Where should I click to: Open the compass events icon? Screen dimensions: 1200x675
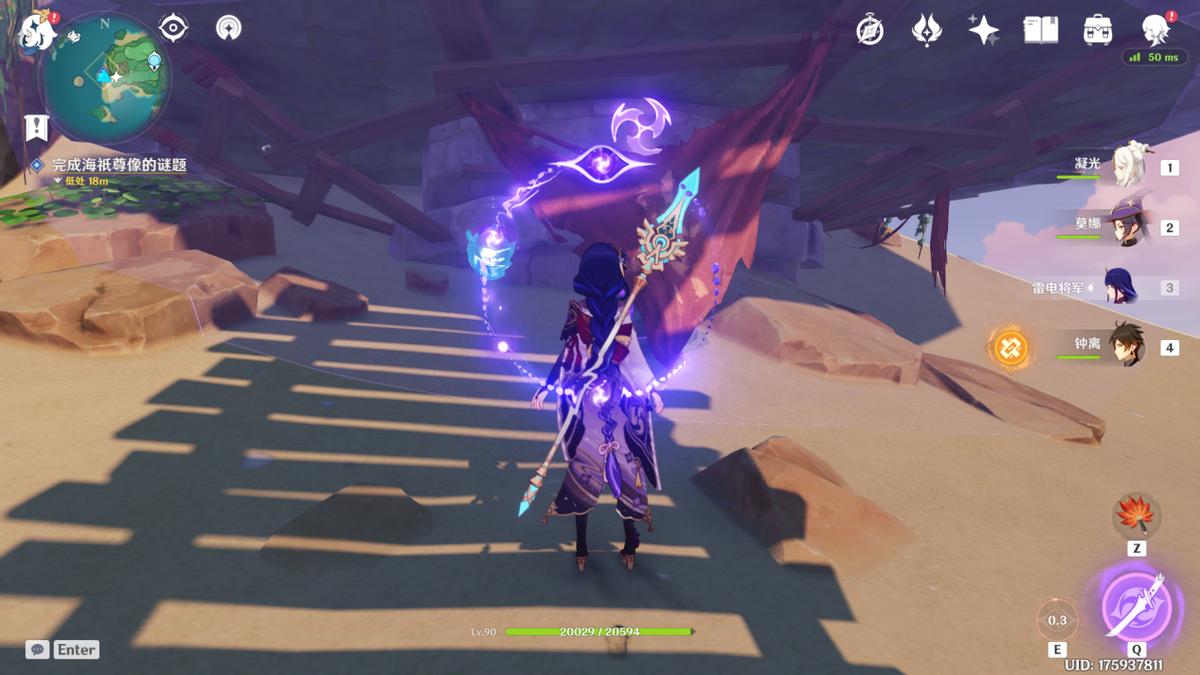coord(870,31)
